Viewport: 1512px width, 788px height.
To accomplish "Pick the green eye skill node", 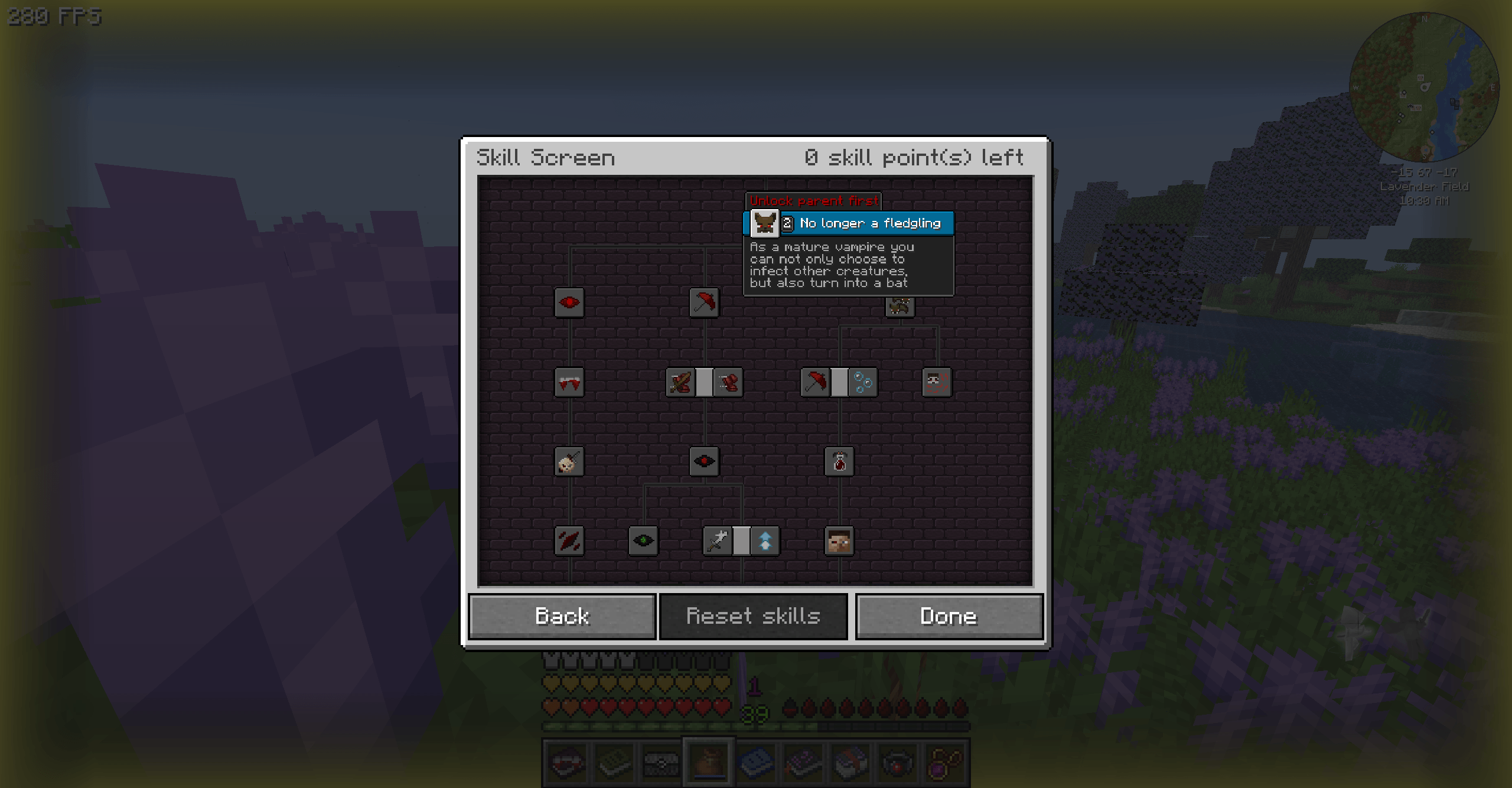I will (x=643, y=540).
